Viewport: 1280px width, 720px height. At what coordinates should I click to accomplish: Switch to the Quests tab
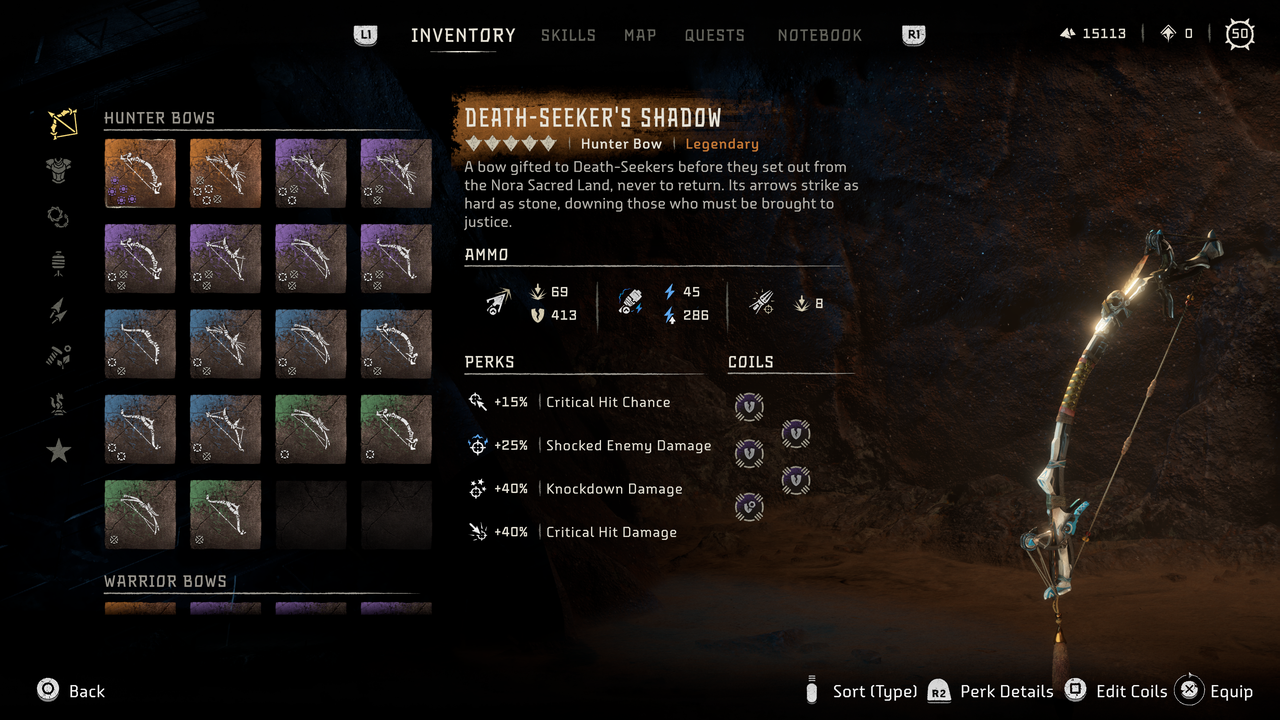[715, 34]
